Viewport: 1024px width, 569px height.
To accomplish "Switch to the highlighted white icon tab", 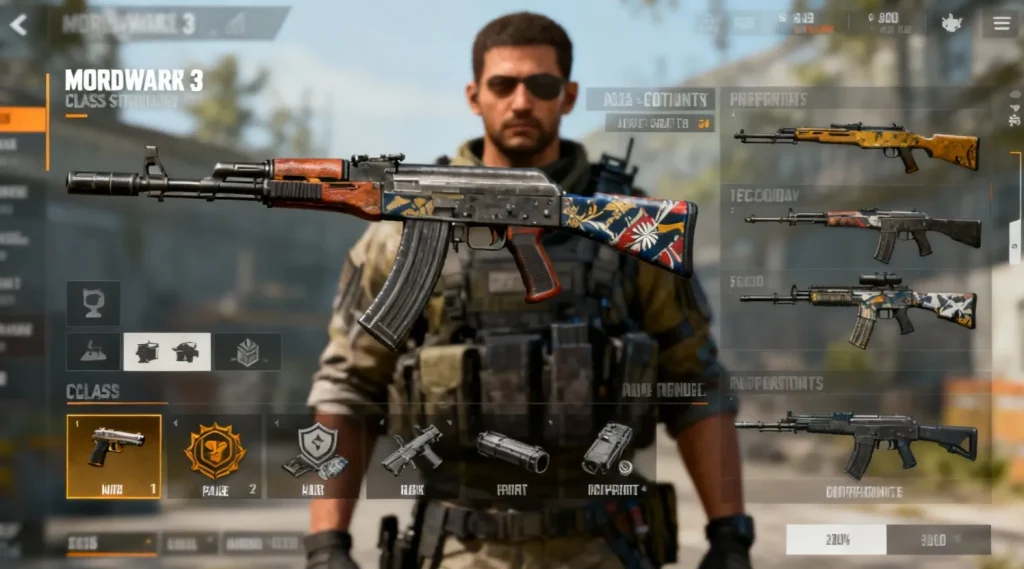I will (x=166, y=352).
